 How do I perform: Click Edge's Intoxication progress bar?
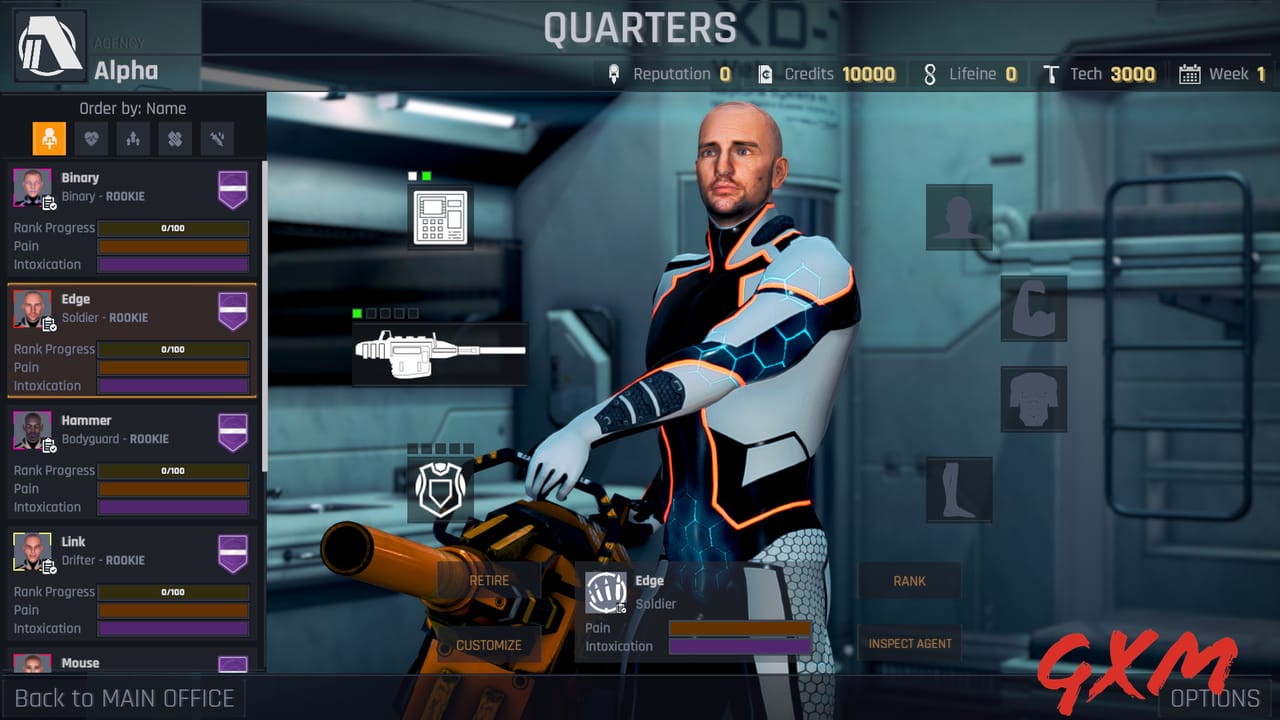(x=172, y=385)
